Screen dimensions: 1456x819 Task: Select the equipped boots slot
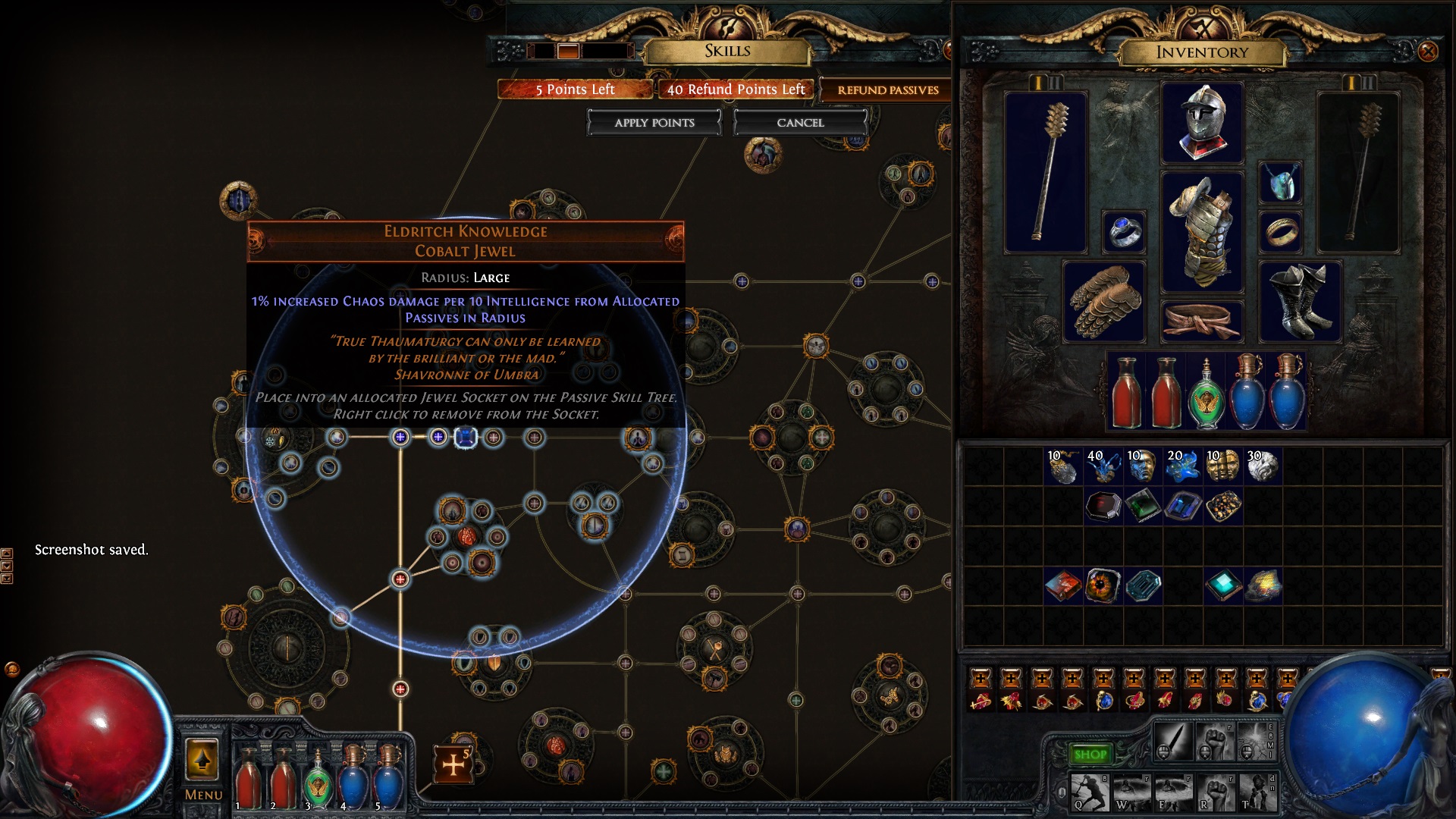click(x=1300, y=301)
